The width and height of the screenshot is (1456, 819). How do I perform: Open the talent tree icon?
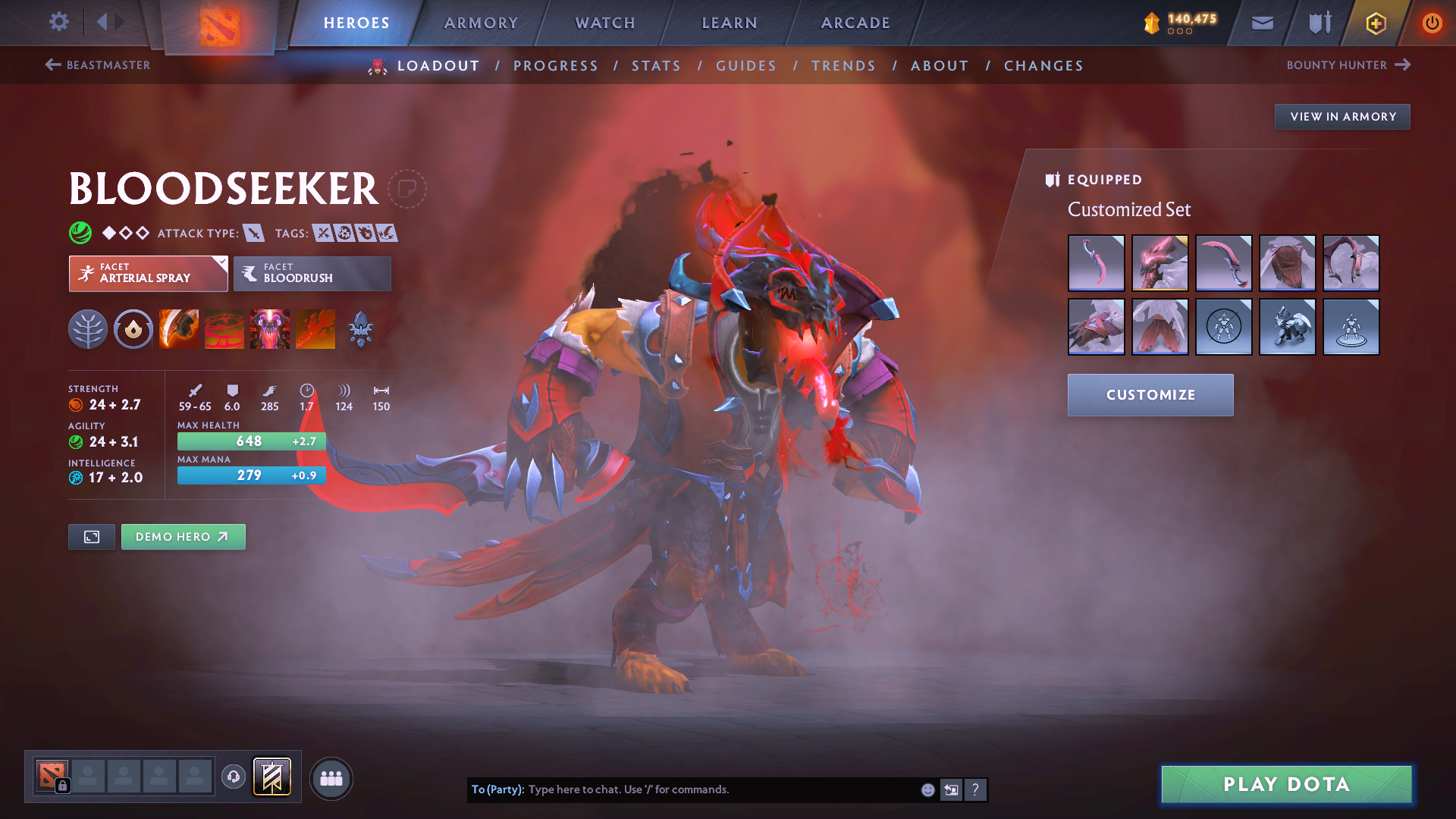tap(88, 328)
